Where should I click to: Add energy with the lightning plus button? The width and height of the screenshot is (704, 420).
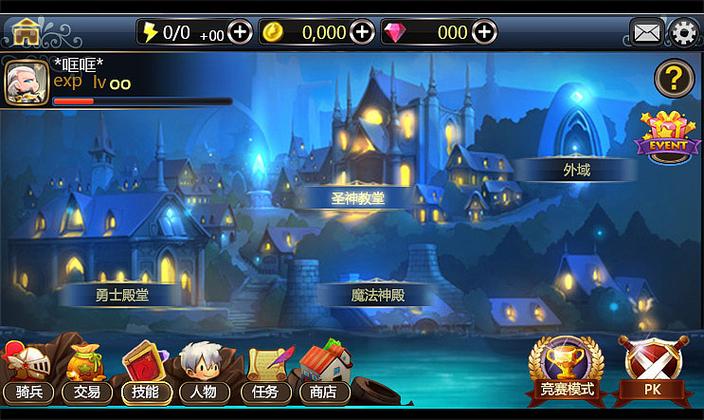pos(240,32)
